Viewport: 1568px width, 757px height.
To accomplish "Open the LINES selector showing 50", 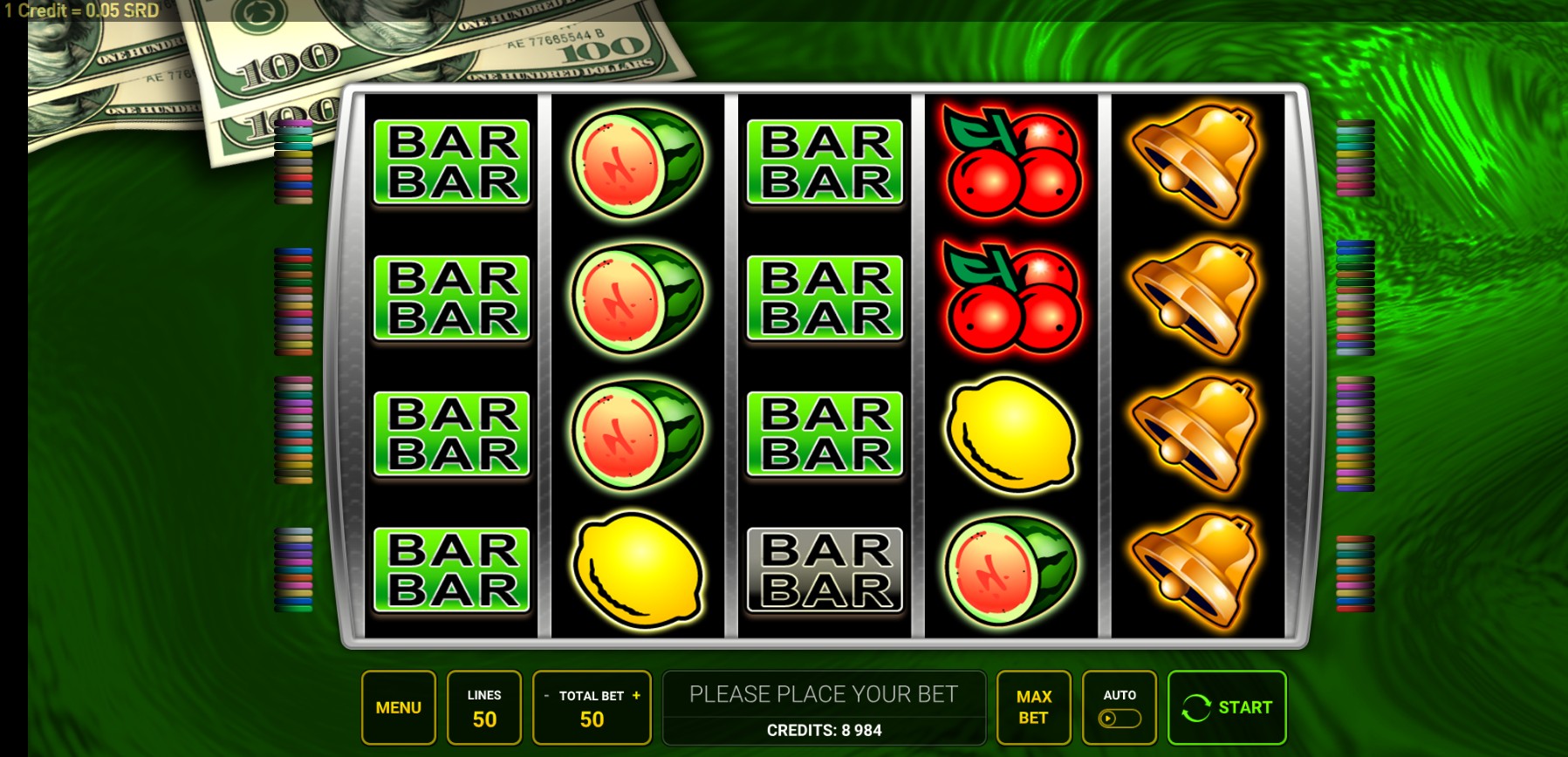I will (485, 706).
